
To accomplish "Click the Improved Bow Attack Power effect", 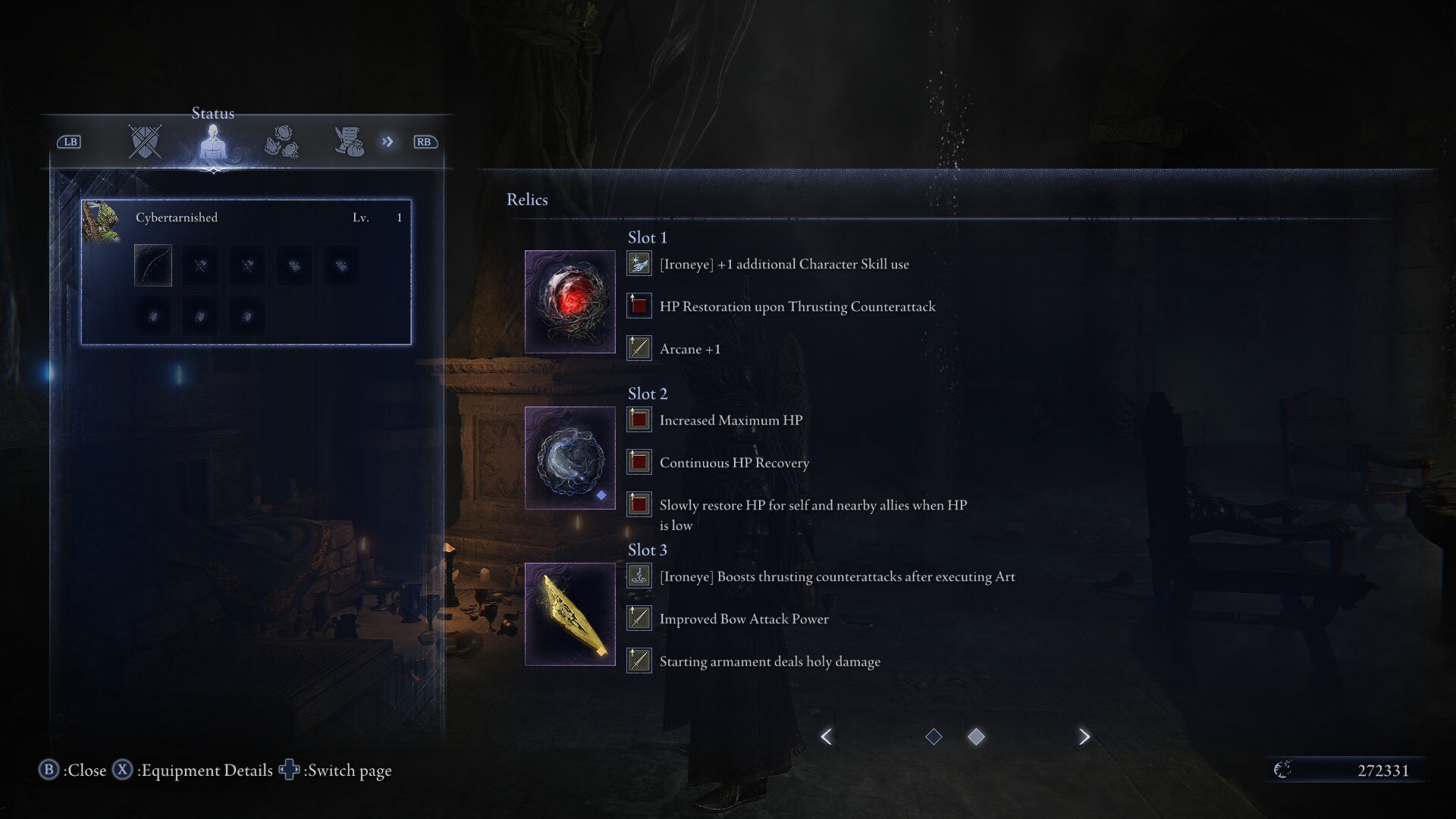I will (x=743, y=619).
